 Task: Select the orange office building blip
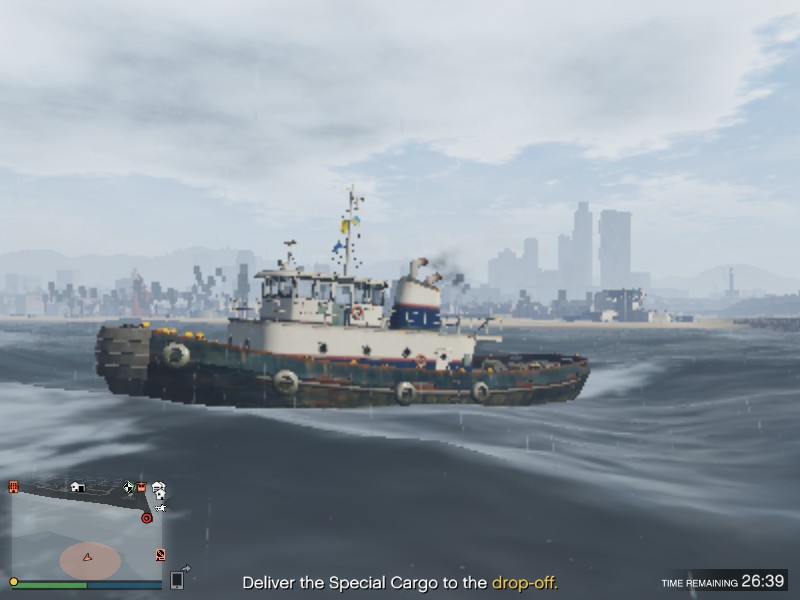tap(14, 487)
